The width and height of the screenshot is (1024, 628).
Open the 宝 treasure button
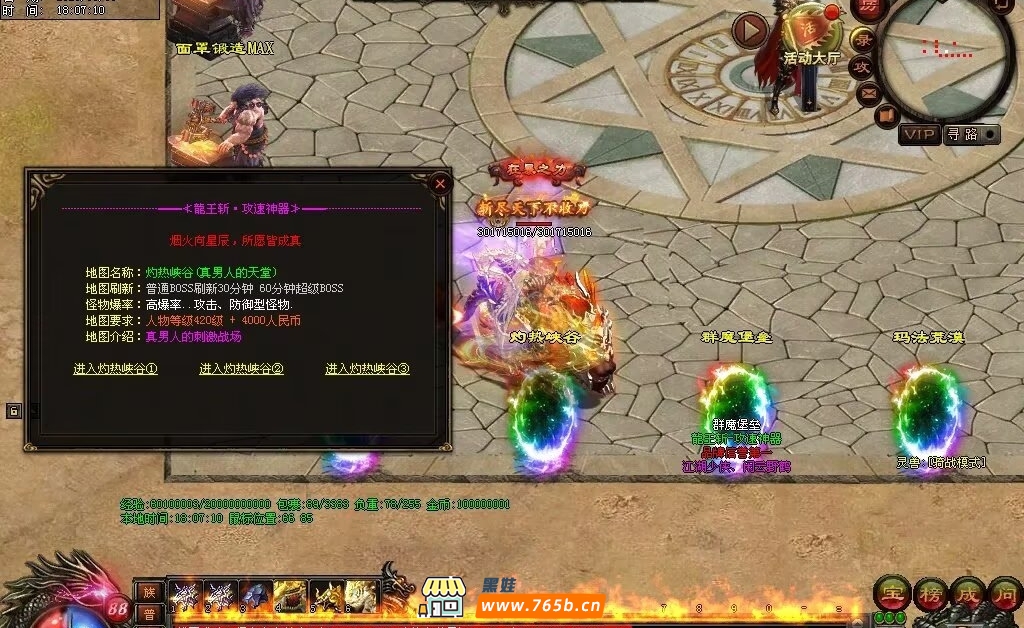[x=891, y=594]
